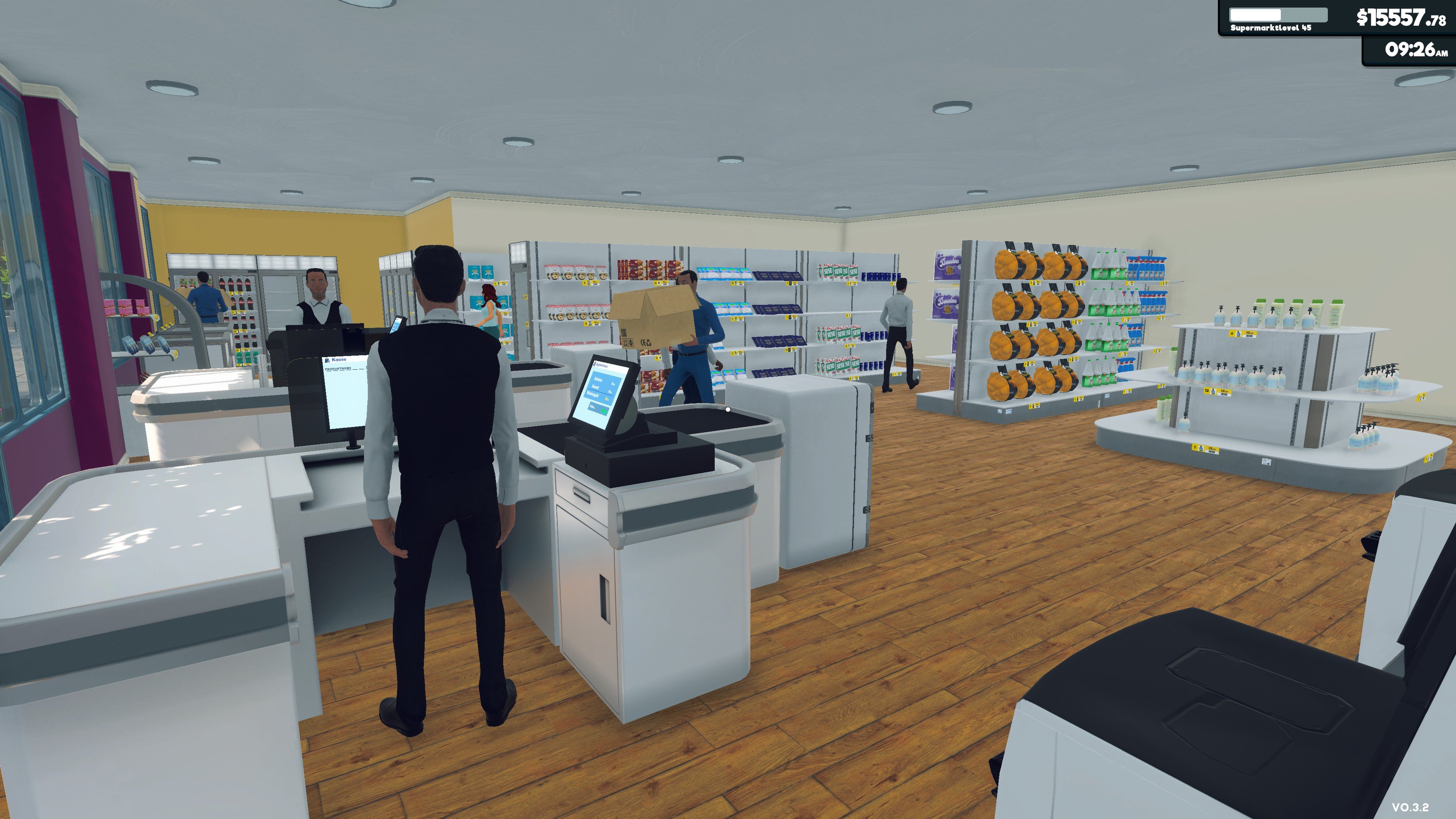1456x819 pixels.
Task: Click the PRODUKTNAME column header on the Kasse monitor
Action: click(339, 369)
